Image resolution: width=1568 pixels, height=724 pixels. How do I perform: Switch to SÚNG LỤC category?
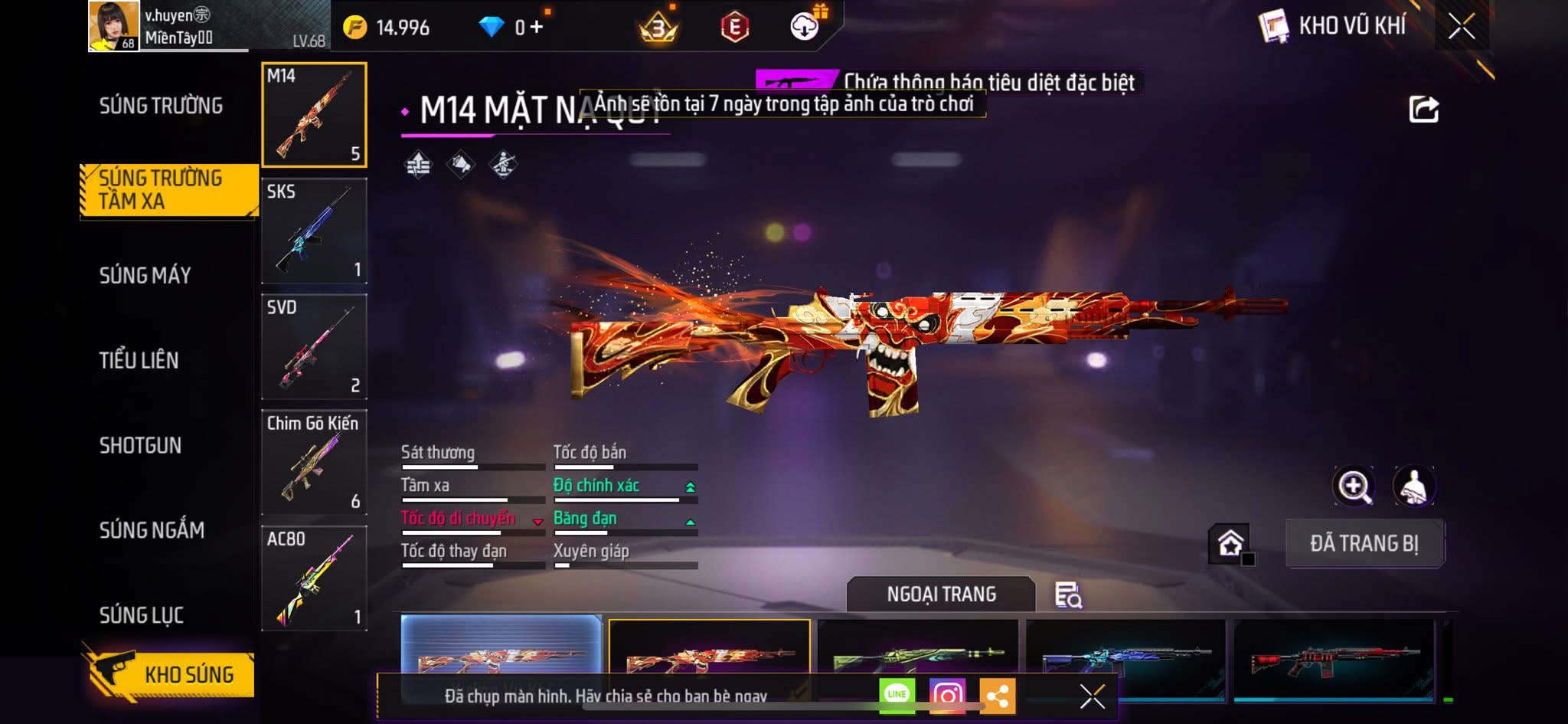(x=142, y=614)
